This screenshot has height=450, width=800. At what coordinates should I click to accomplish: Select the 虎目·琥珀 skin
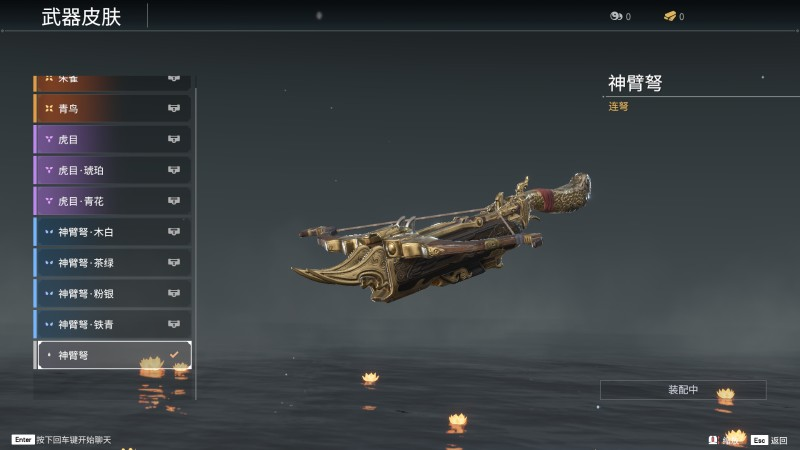click(112, 170)
